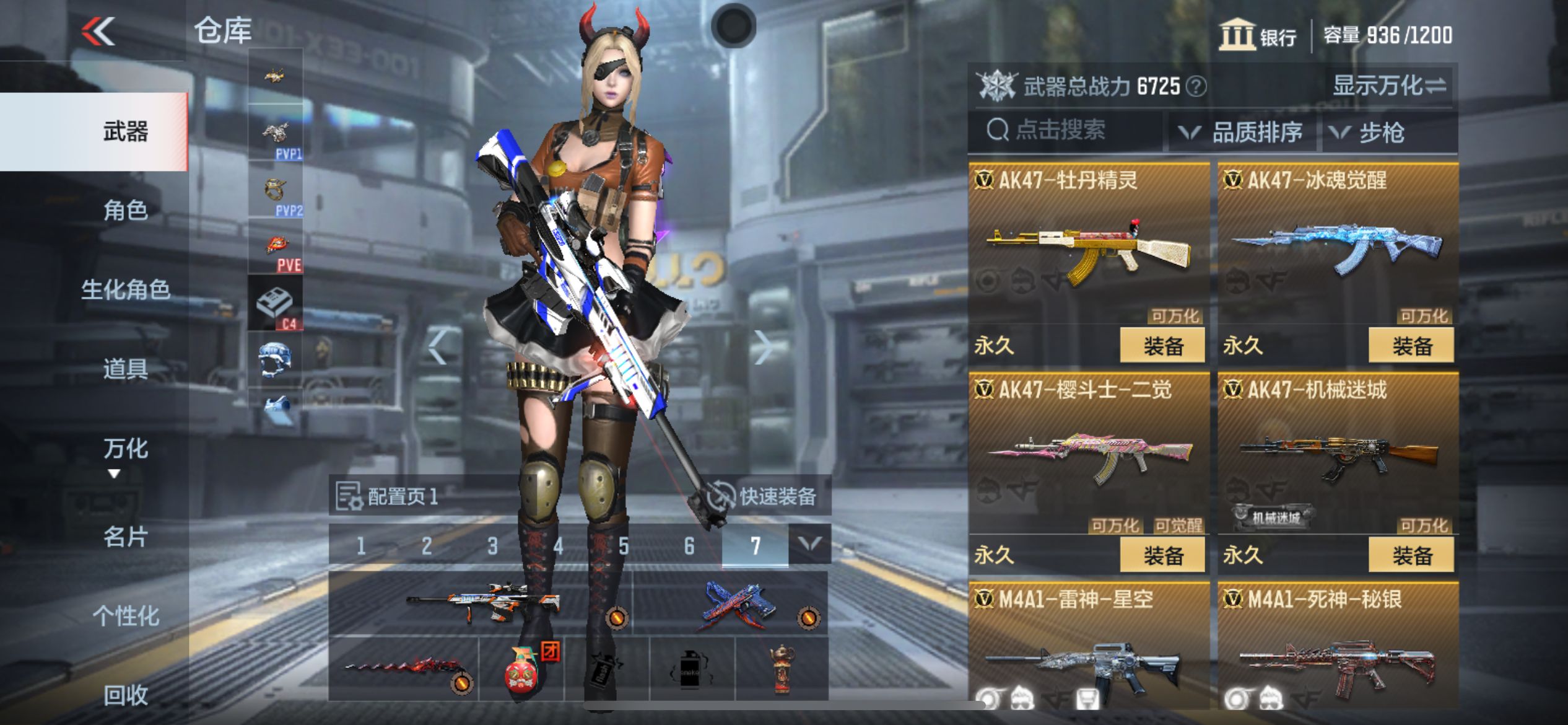Equip the AK47-机械迷城 rifle

pos(1411,555)
